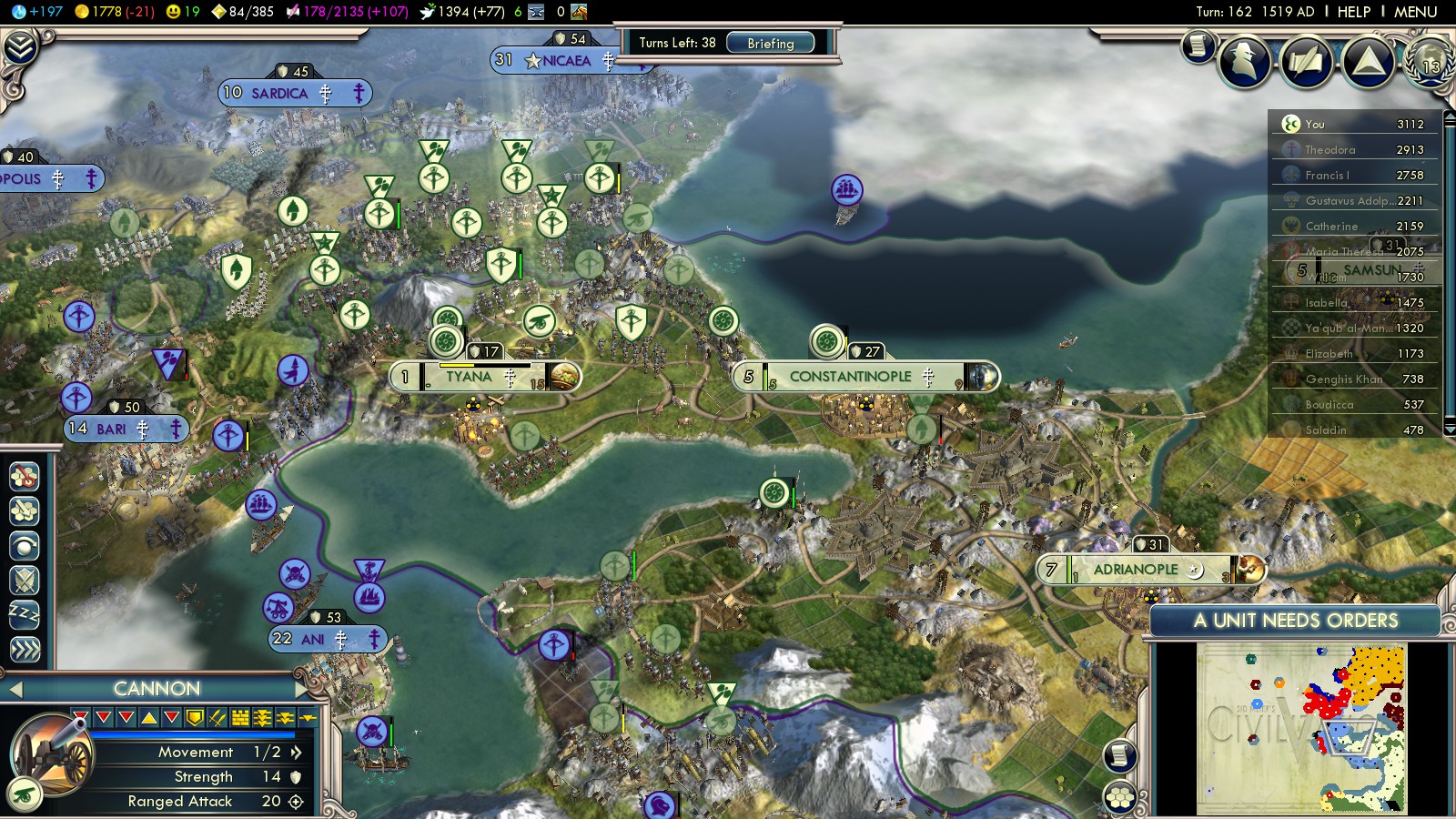Viewport: 1456px width, 819px height.
Task: Click the Briefing button
Action: 770,43
